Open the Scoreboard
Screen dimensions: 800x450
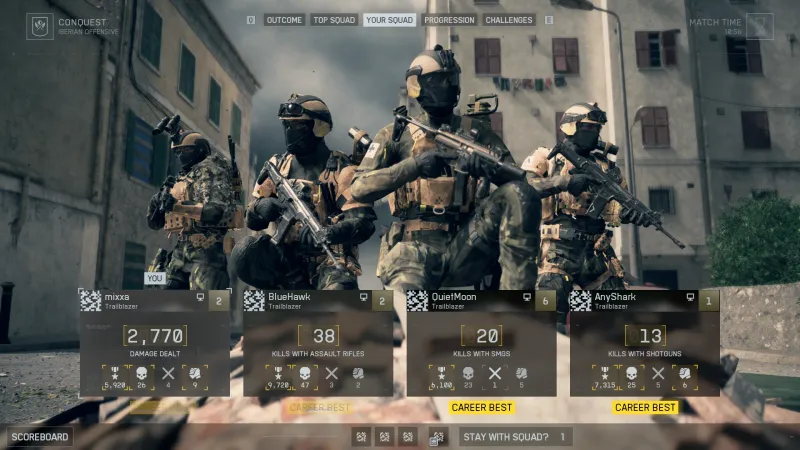[x=40, y=437]
